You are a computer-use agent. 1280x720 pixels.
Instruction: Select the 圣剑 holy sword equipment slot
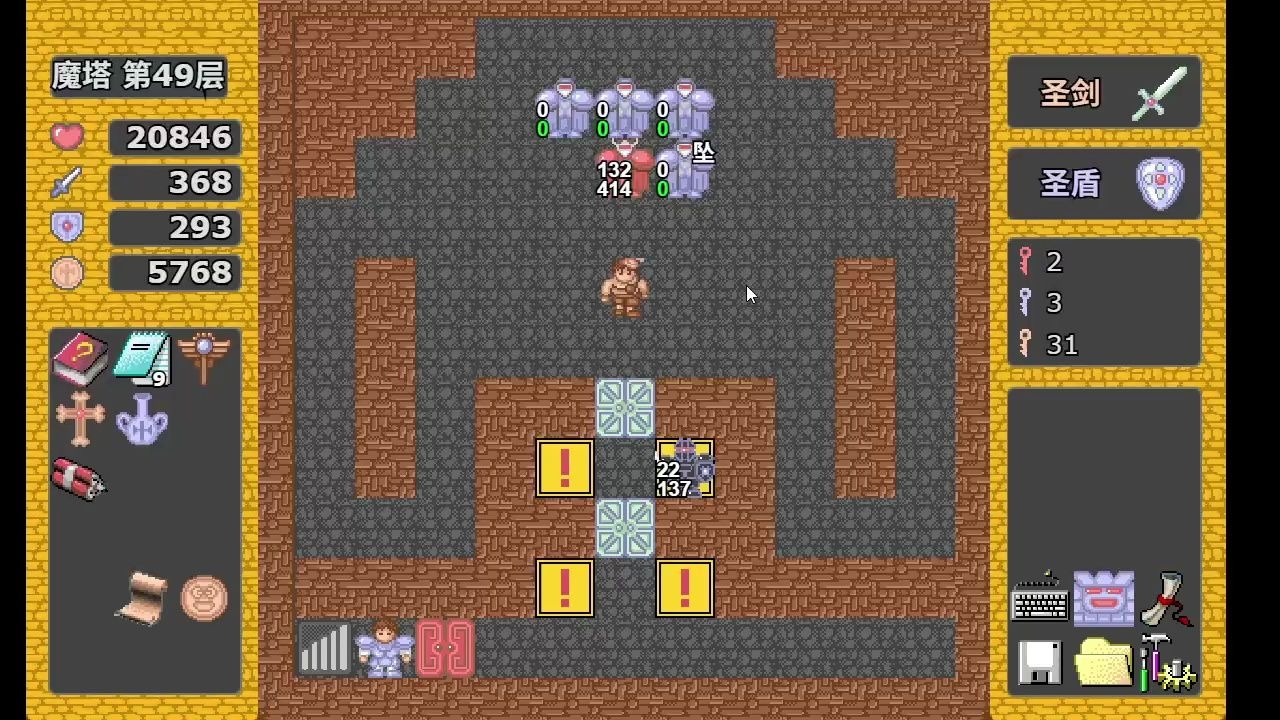(1104, 93)
